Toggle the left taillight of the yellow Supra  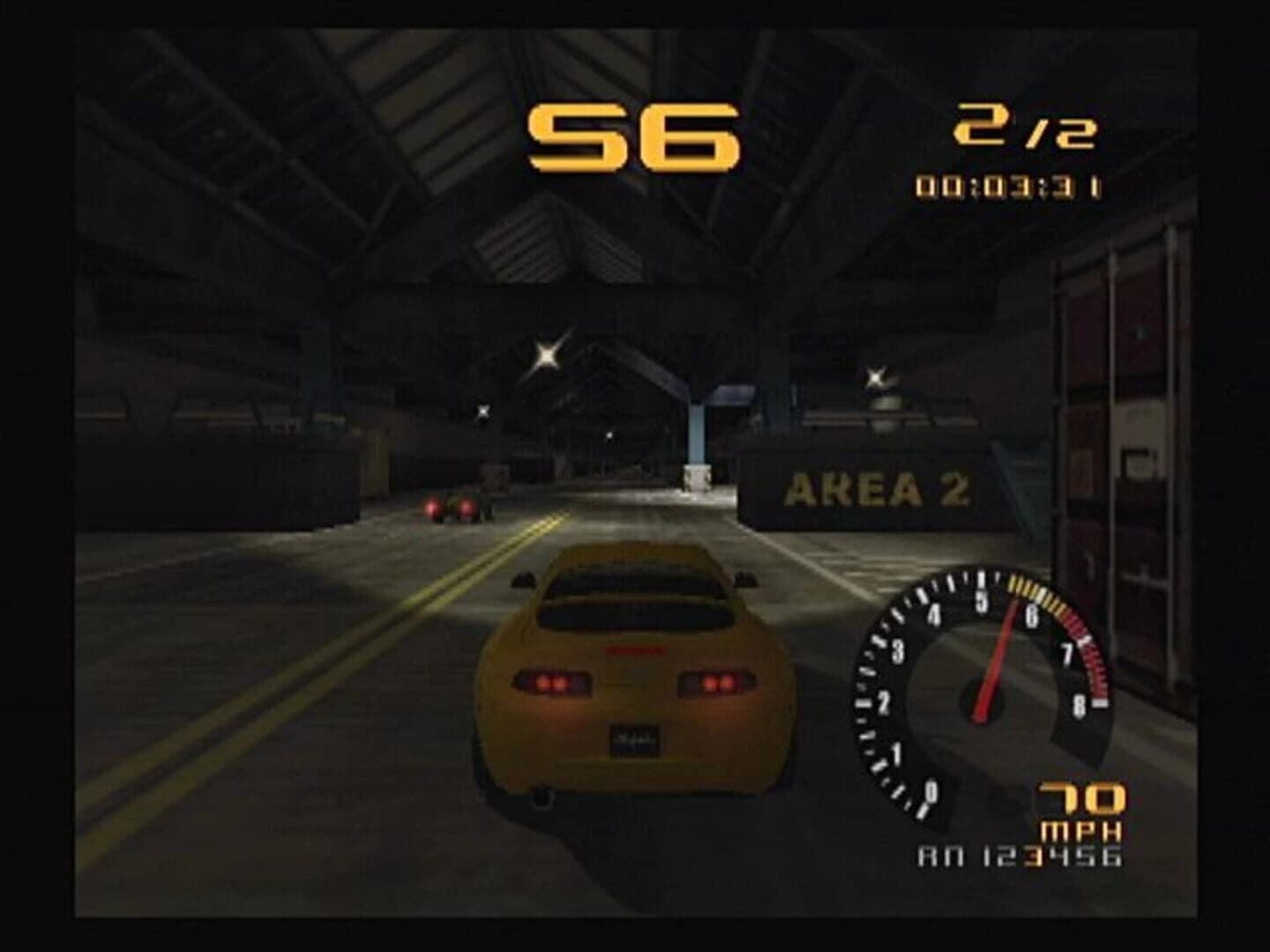pos(552,682)
